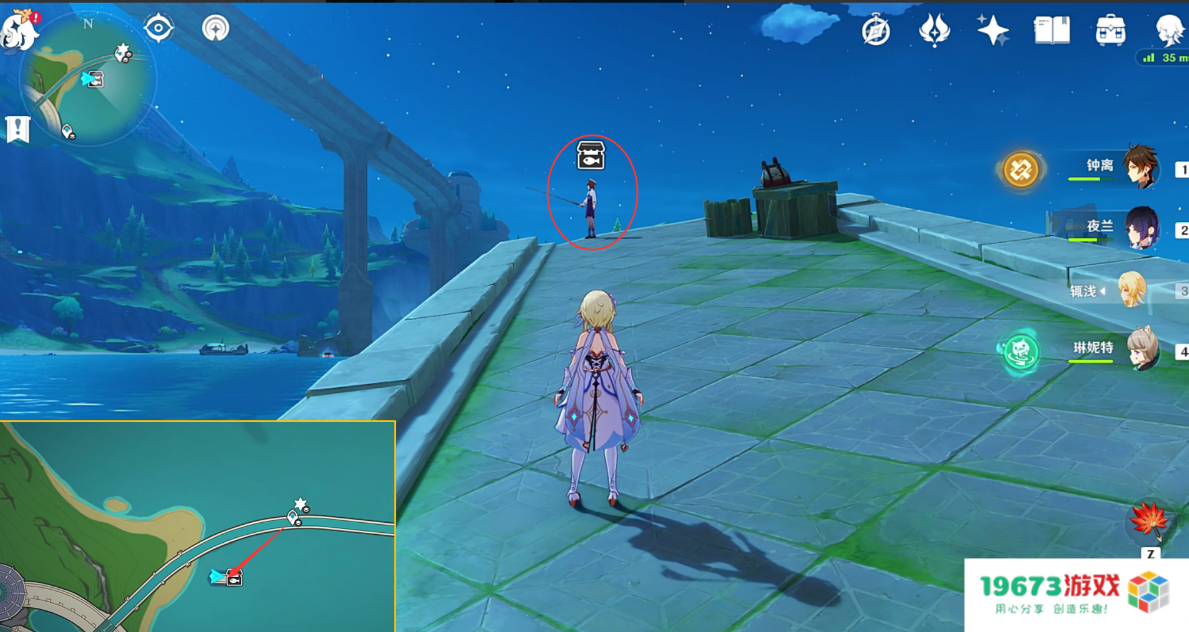Toggle Elemental Sight eye icon
This screenshot has width=1189, height=632.
click(159, 28)
